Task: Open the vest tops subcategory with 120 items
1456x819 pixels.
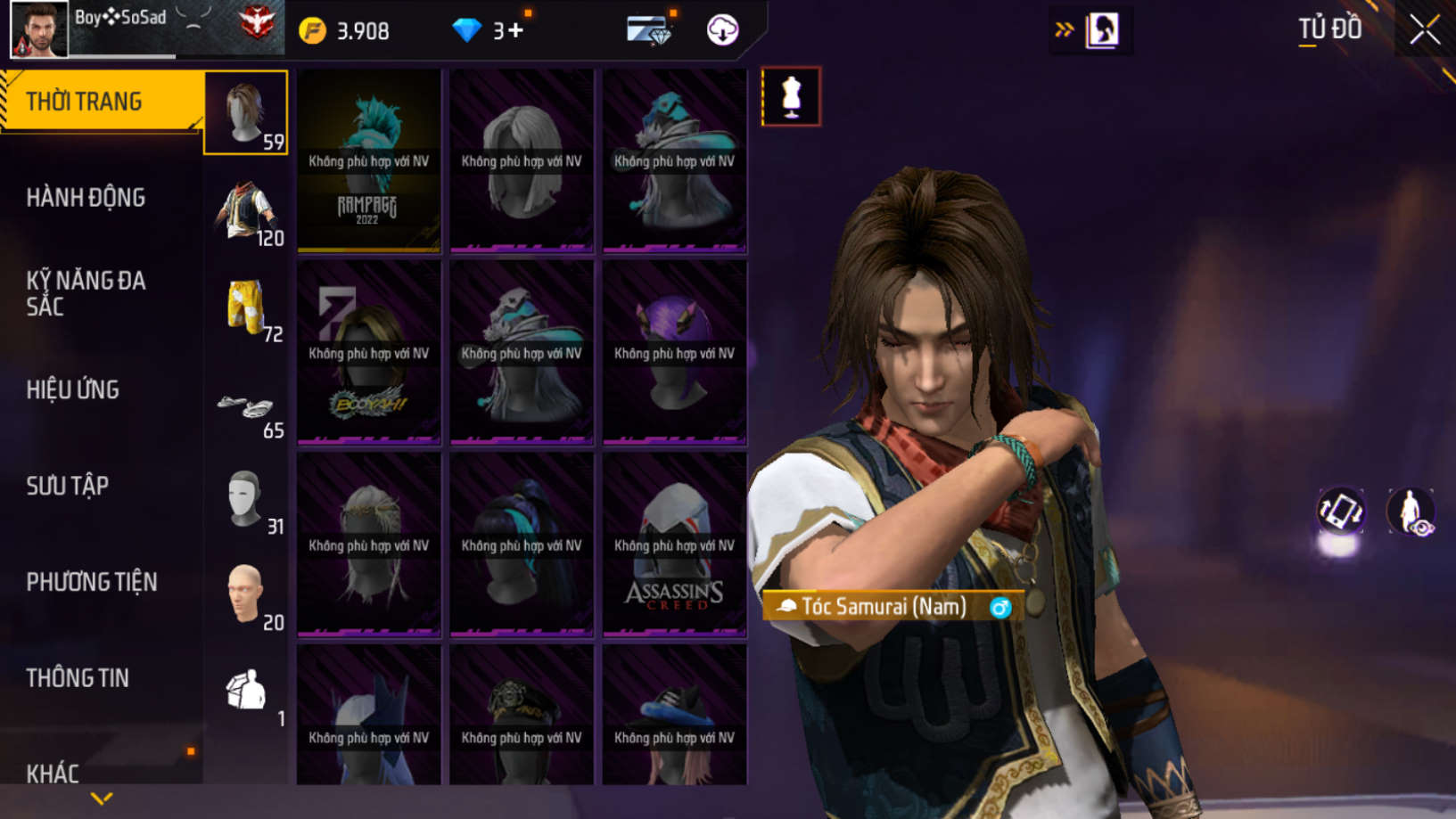Action: tap(246, 210)
